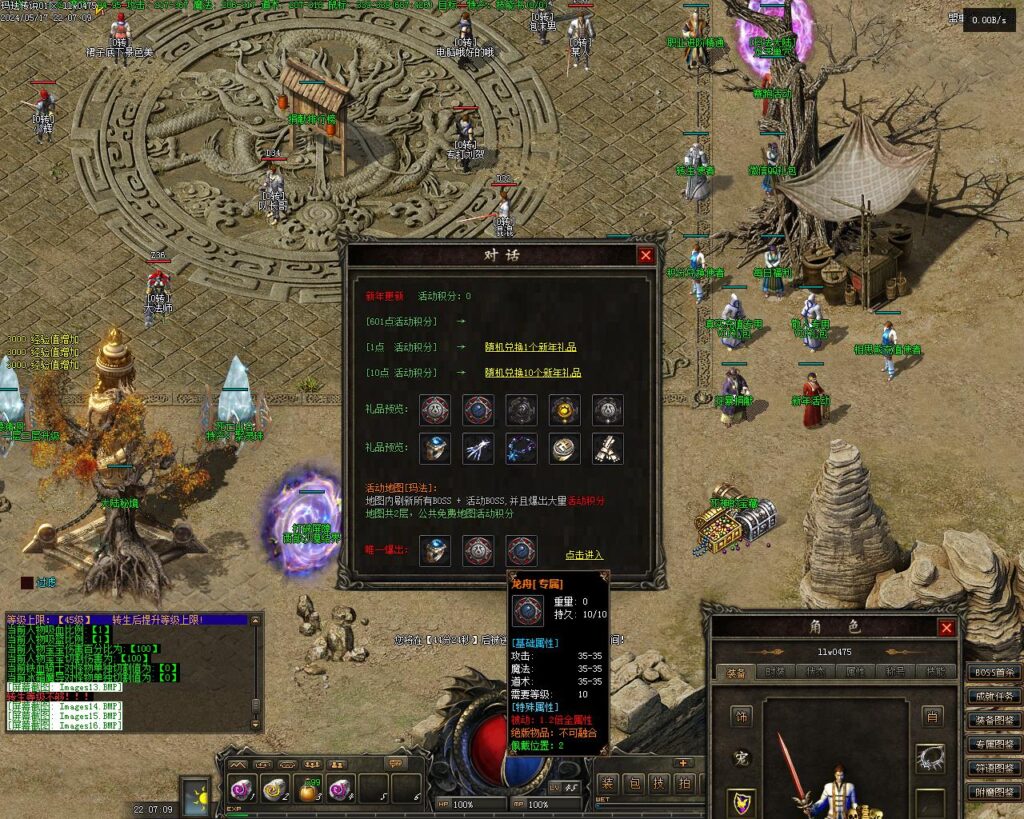The width and height of the screenshot is (1024, 819).
Task: Inspect the blue beaded necklace gift preview
Action: [x=522, y=448]
